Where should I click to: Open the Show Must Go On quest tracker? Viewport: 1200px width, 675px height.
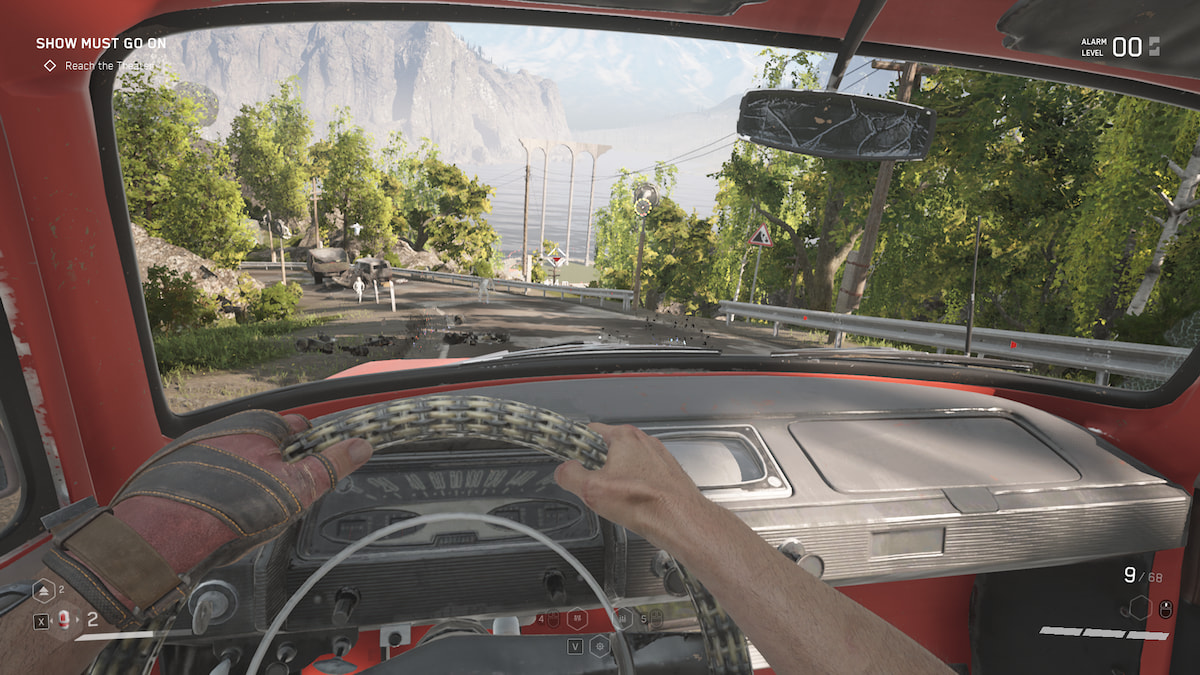pyautogui.click(x=101, y=44)
